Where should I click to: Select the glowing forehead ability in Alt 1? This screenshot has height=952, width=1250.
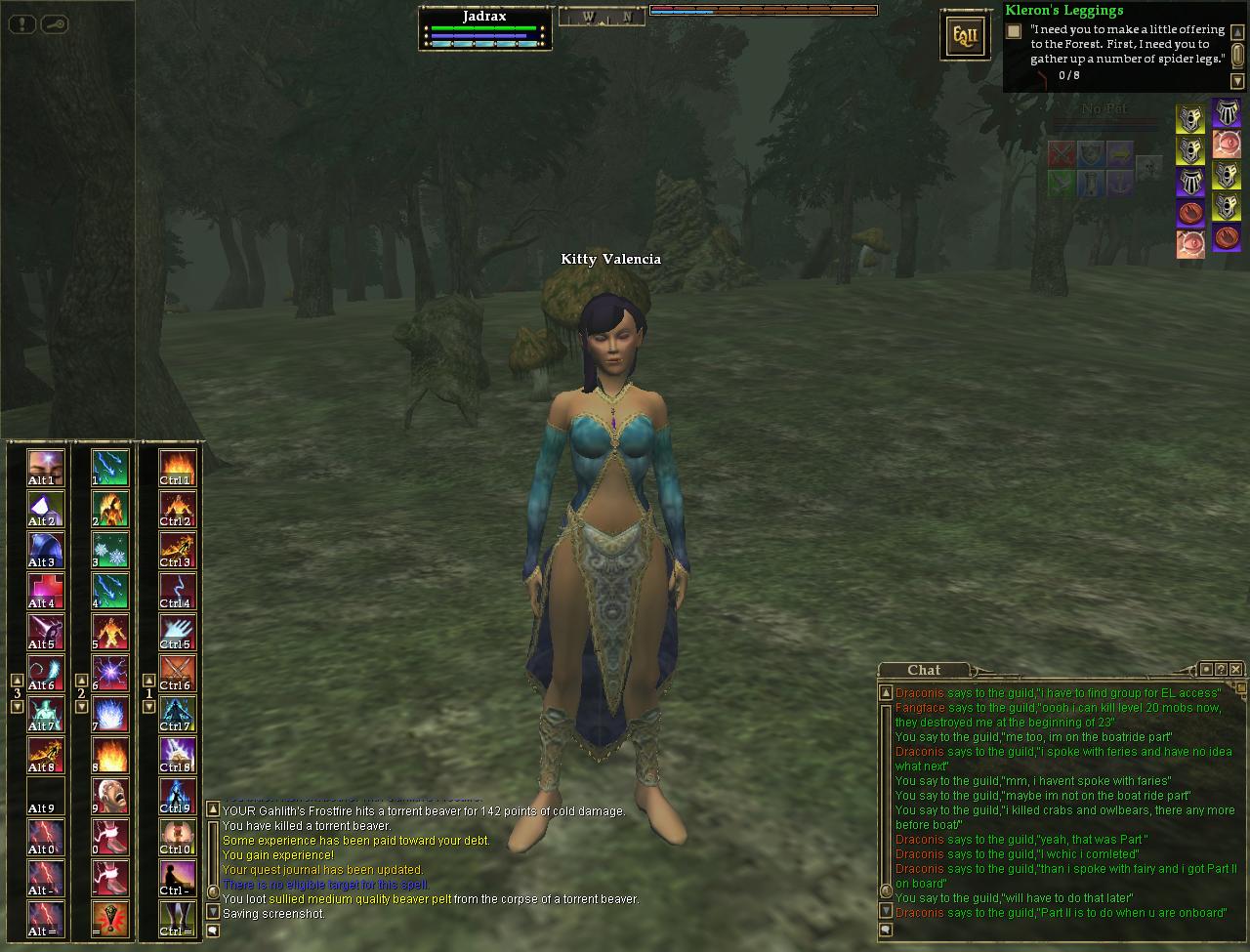(x=45, y=468)
